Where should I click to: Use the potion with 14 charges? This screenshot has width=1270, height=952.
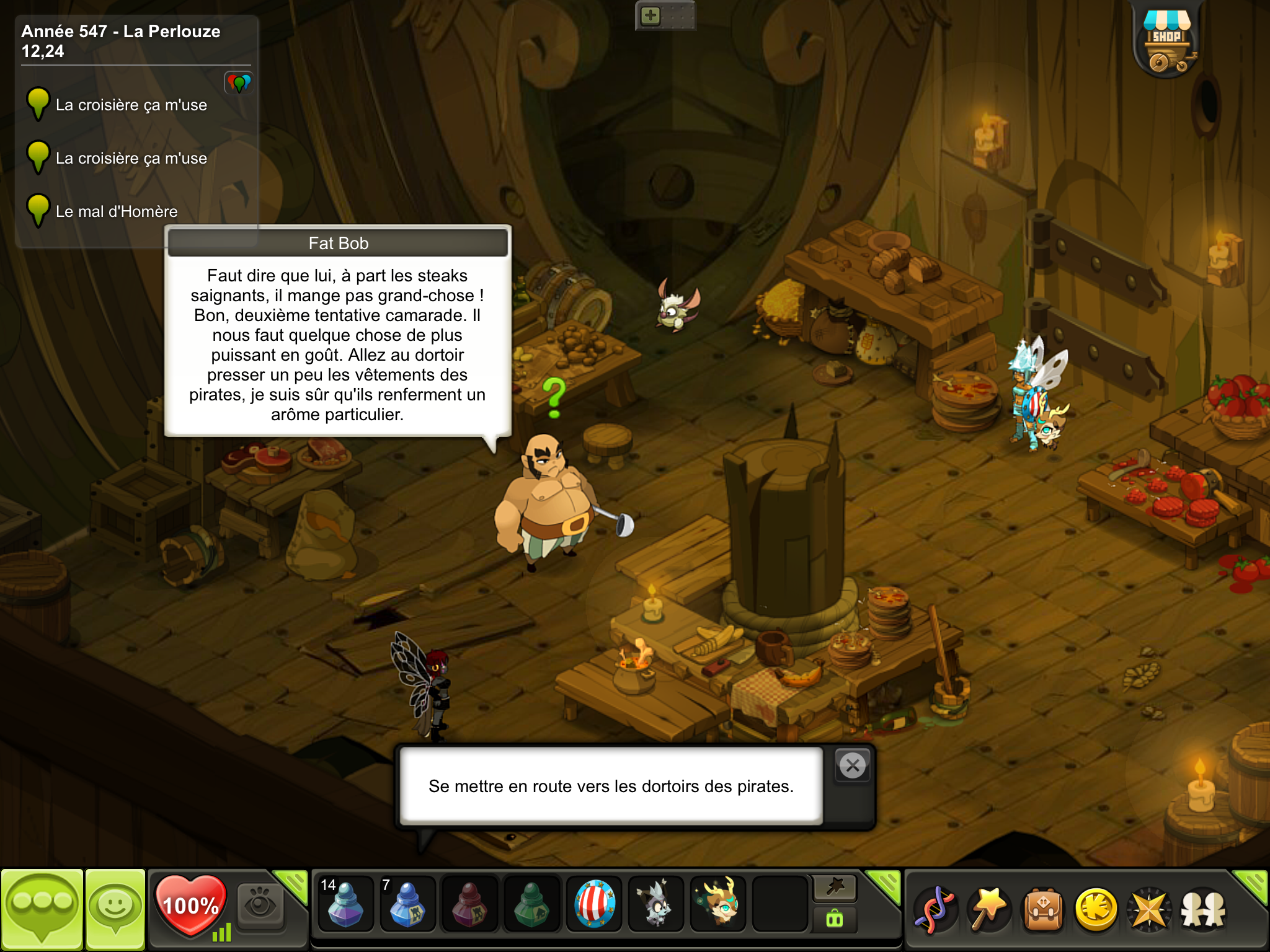coord(345,904)
